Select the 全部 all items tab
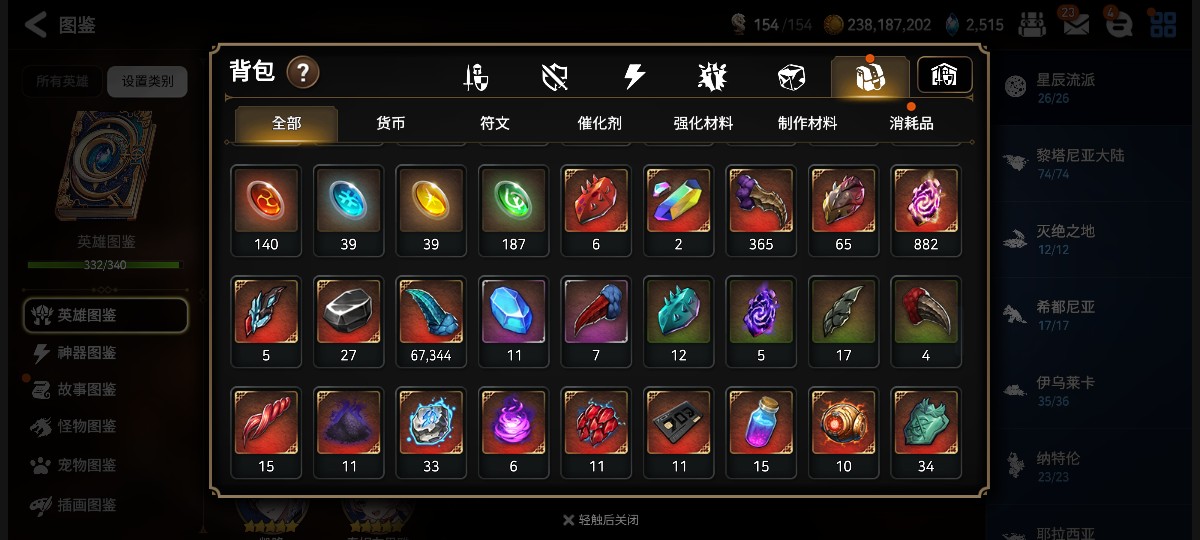The height and width of the screenshot is (540, 1200). click(286, 124)
